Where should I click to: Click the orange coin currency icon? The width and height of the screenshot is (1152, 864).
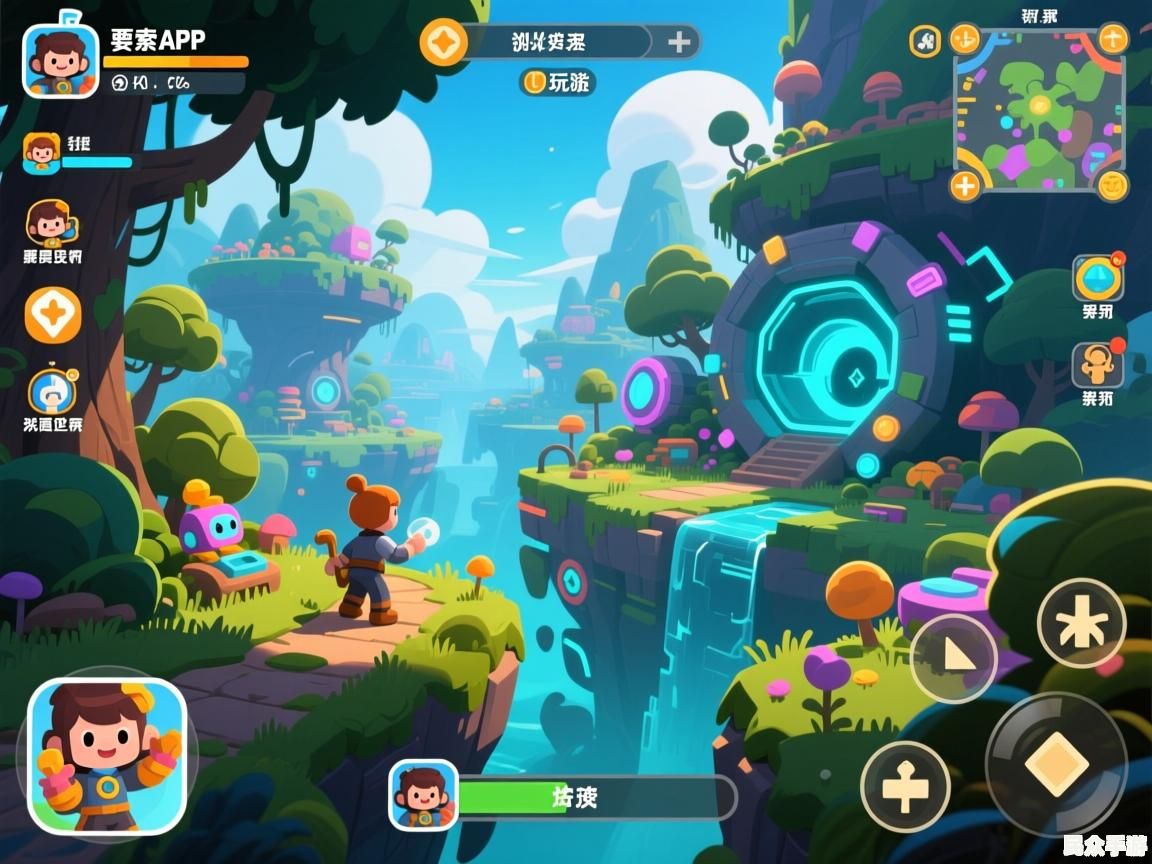tap(444, 42)
